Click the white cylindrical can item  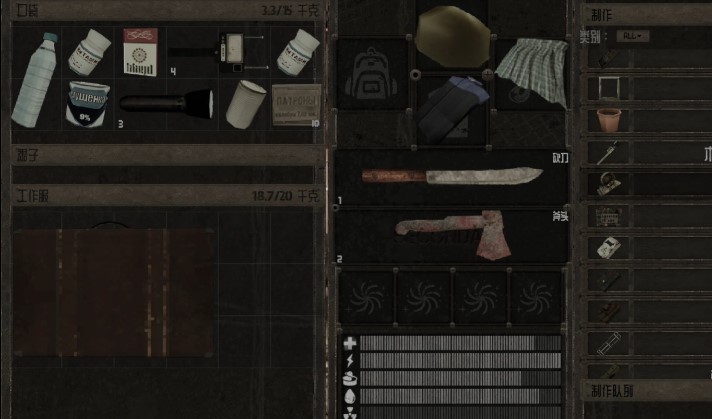[244, 103]
